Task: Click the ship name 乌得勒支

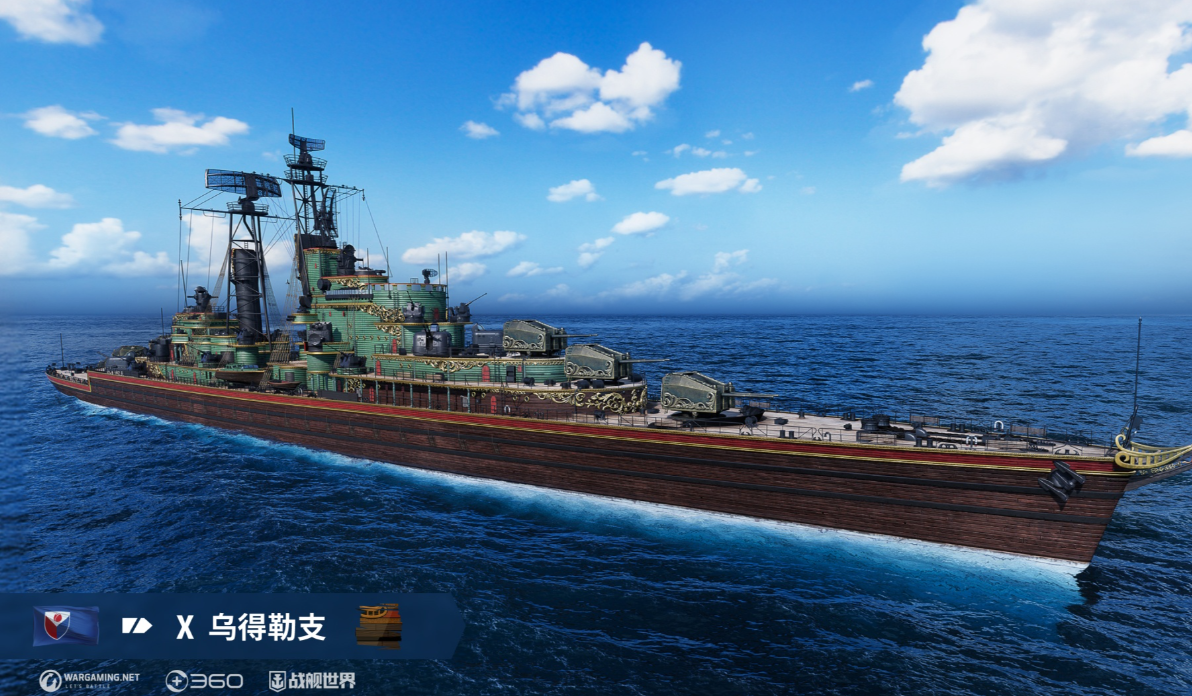Action: coord(267,627)
